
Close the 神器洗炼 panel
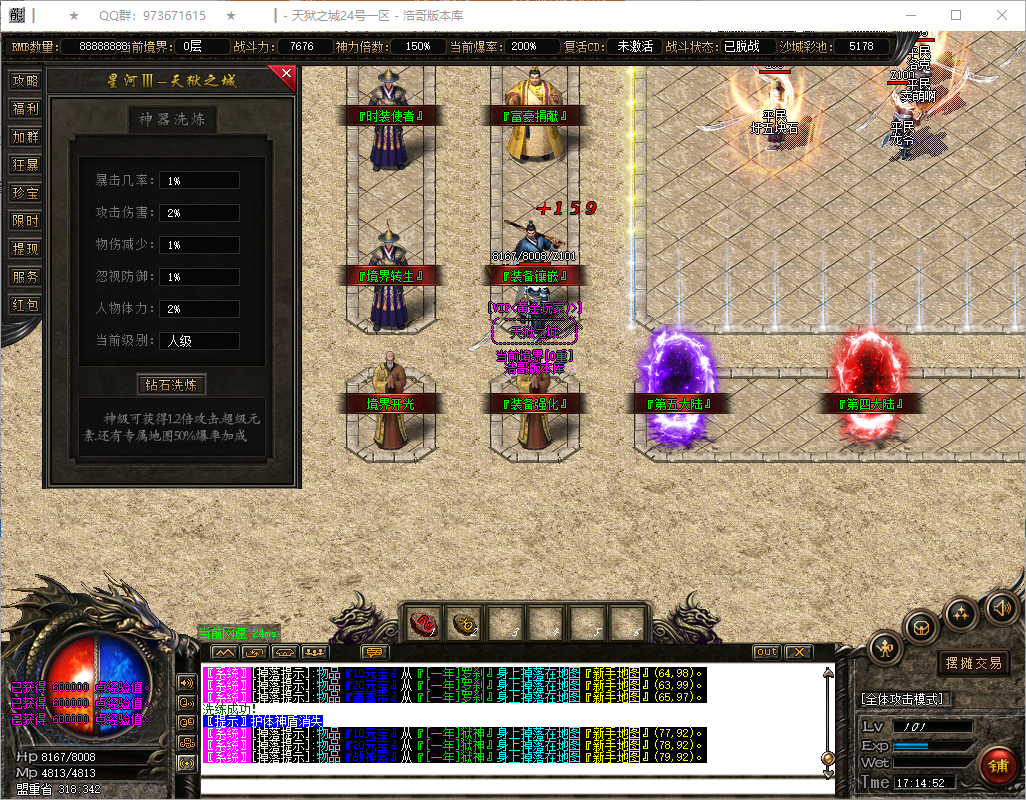point(287,74)
